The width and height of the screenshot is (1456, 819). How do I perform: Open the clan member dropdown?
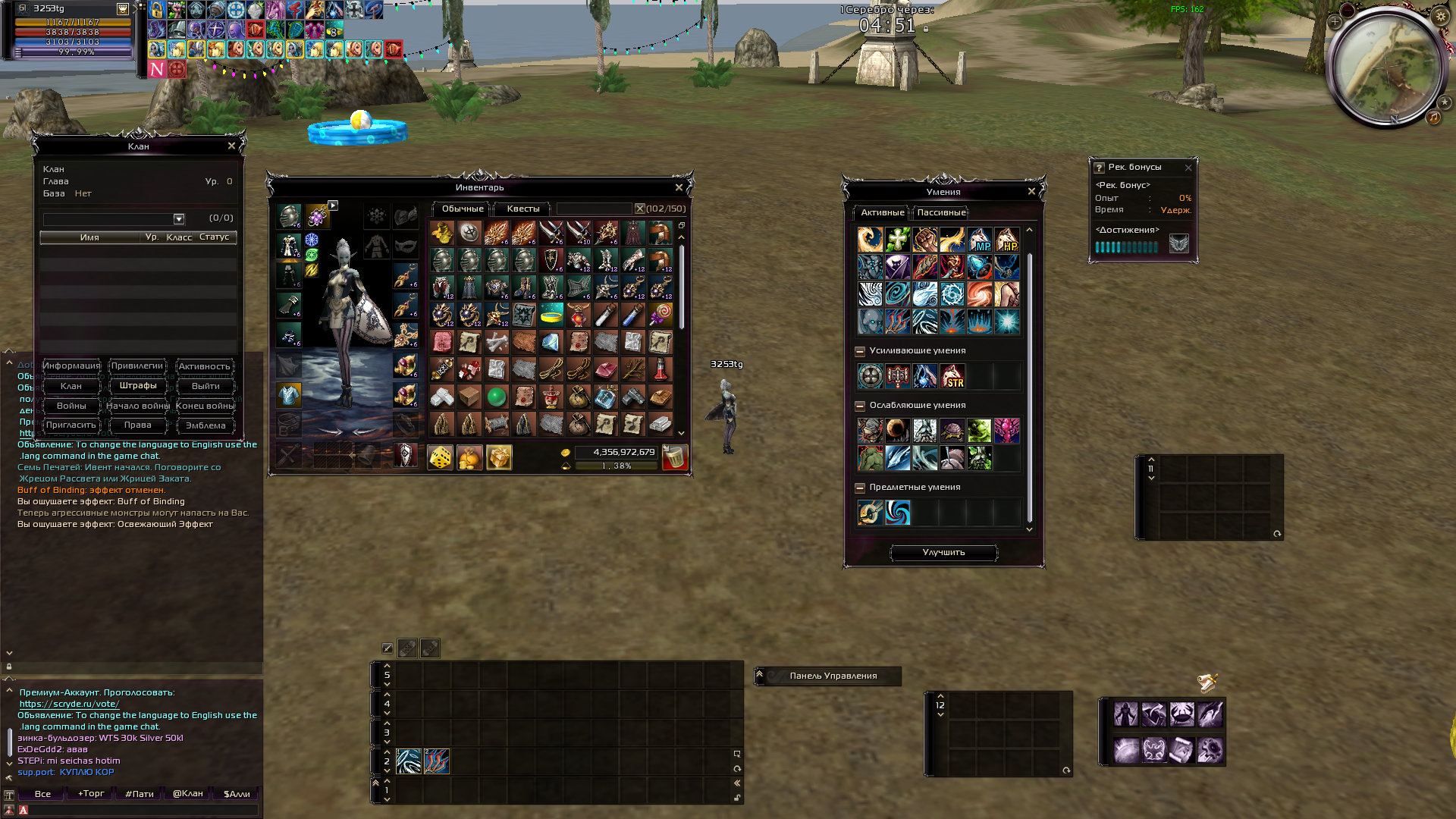(179, 219)
